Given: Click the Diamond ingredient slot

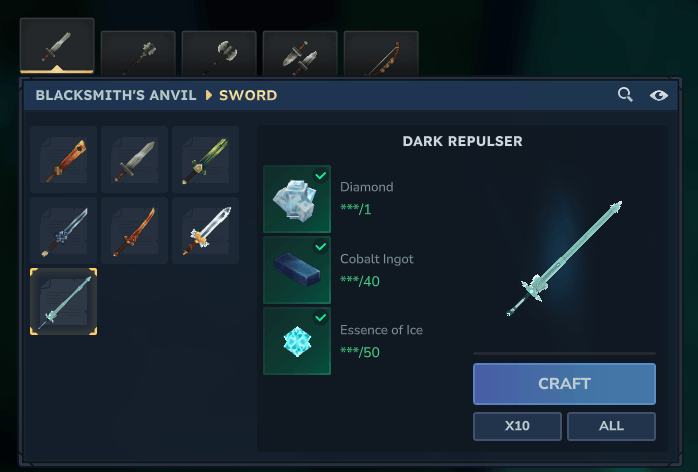Looking at the screenshot, I should [x=297, y=199].
